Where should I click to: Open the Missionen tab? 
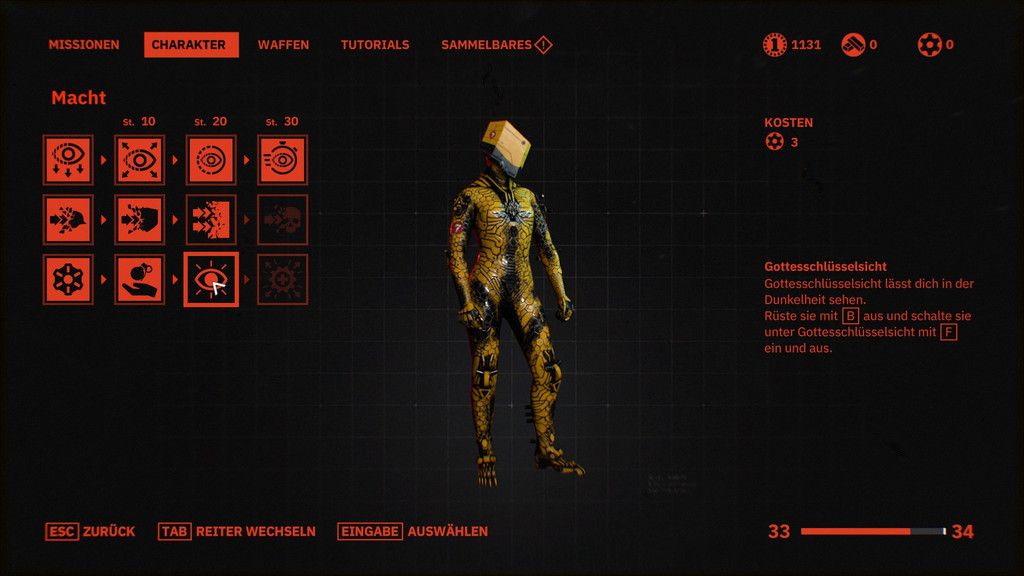(84, 45)
